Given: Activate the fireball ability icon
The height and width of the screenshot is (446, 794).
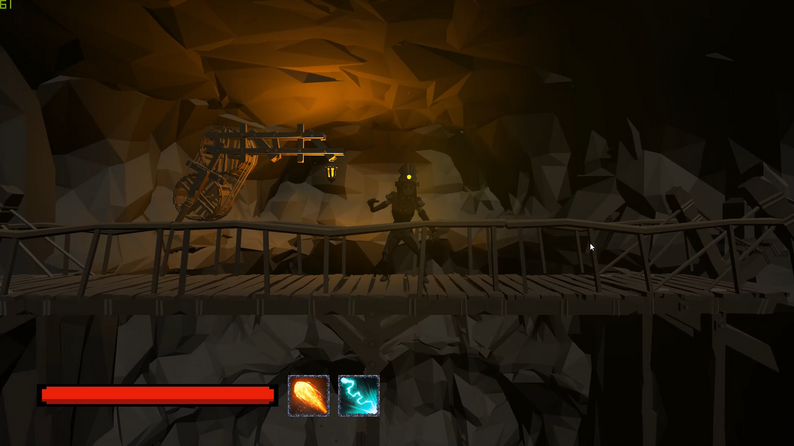Looking at the screenshot, I should point(309,395).
